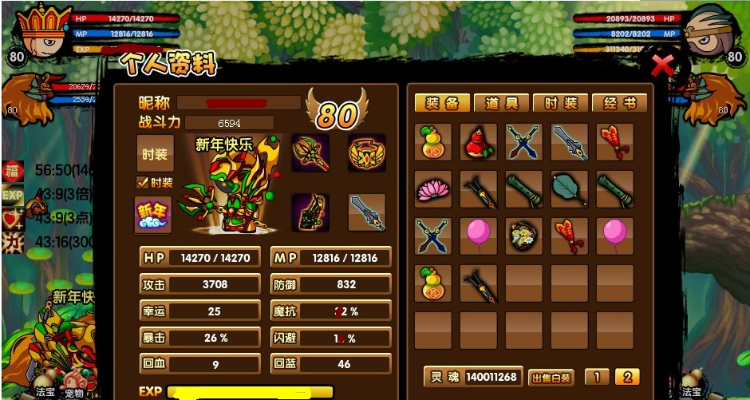Screen dimensions: 750x400
Task: Select the equipped golden ring slot
Action: (367, 152)
